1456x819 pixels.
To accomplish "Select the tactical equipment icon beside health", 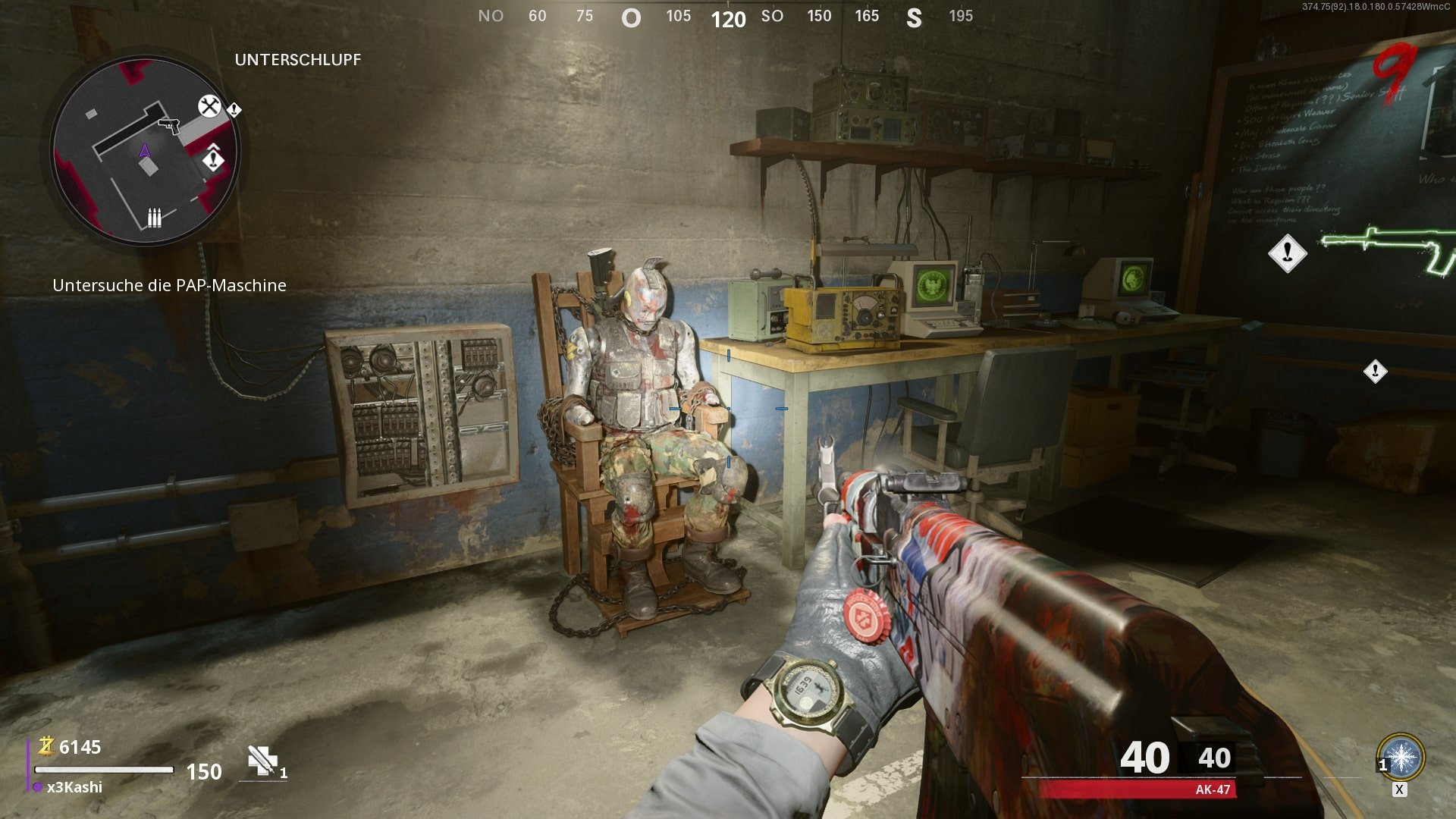I will (262, 761).
